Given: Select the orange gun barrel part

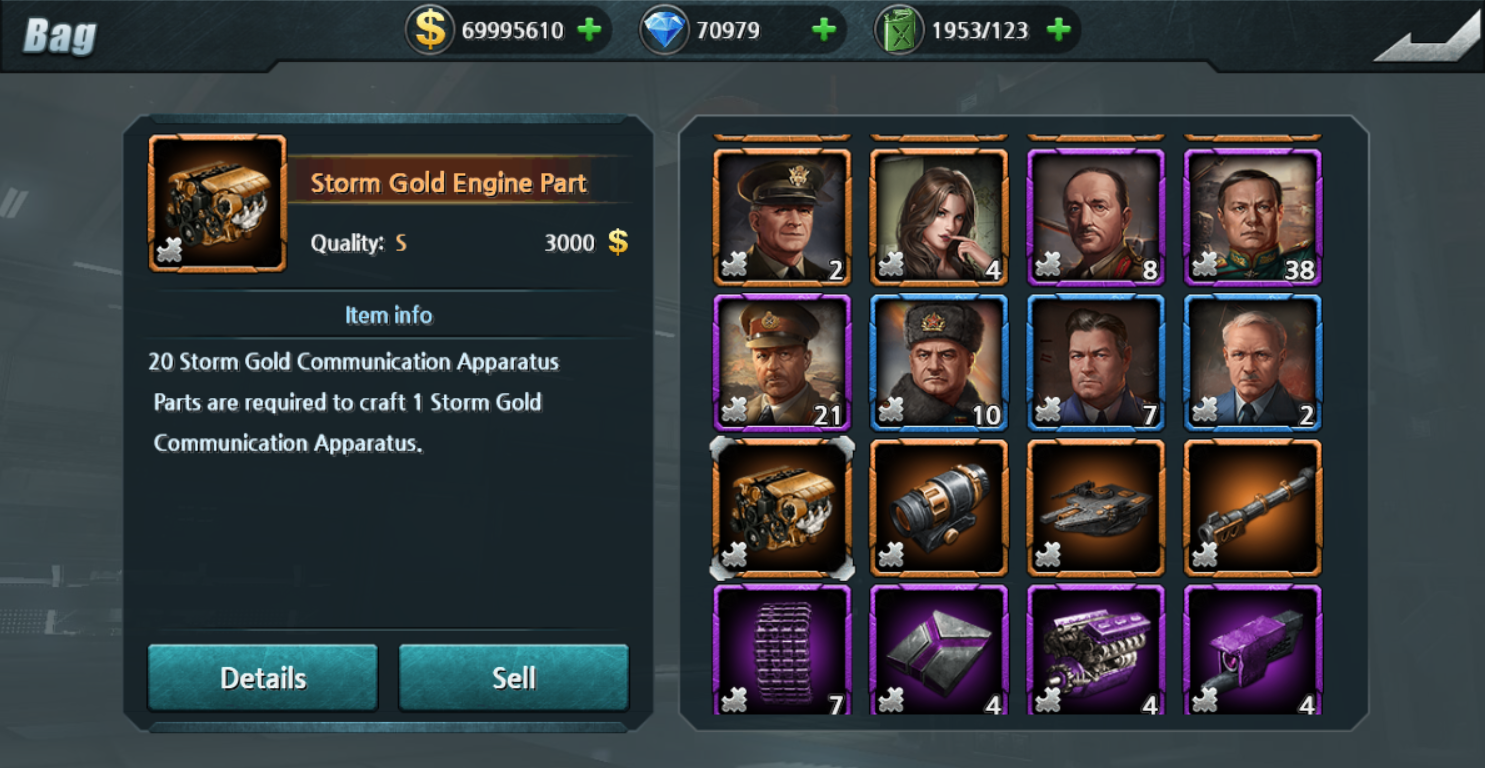Looking at the screenshot, I should (x=1253, y=507).
